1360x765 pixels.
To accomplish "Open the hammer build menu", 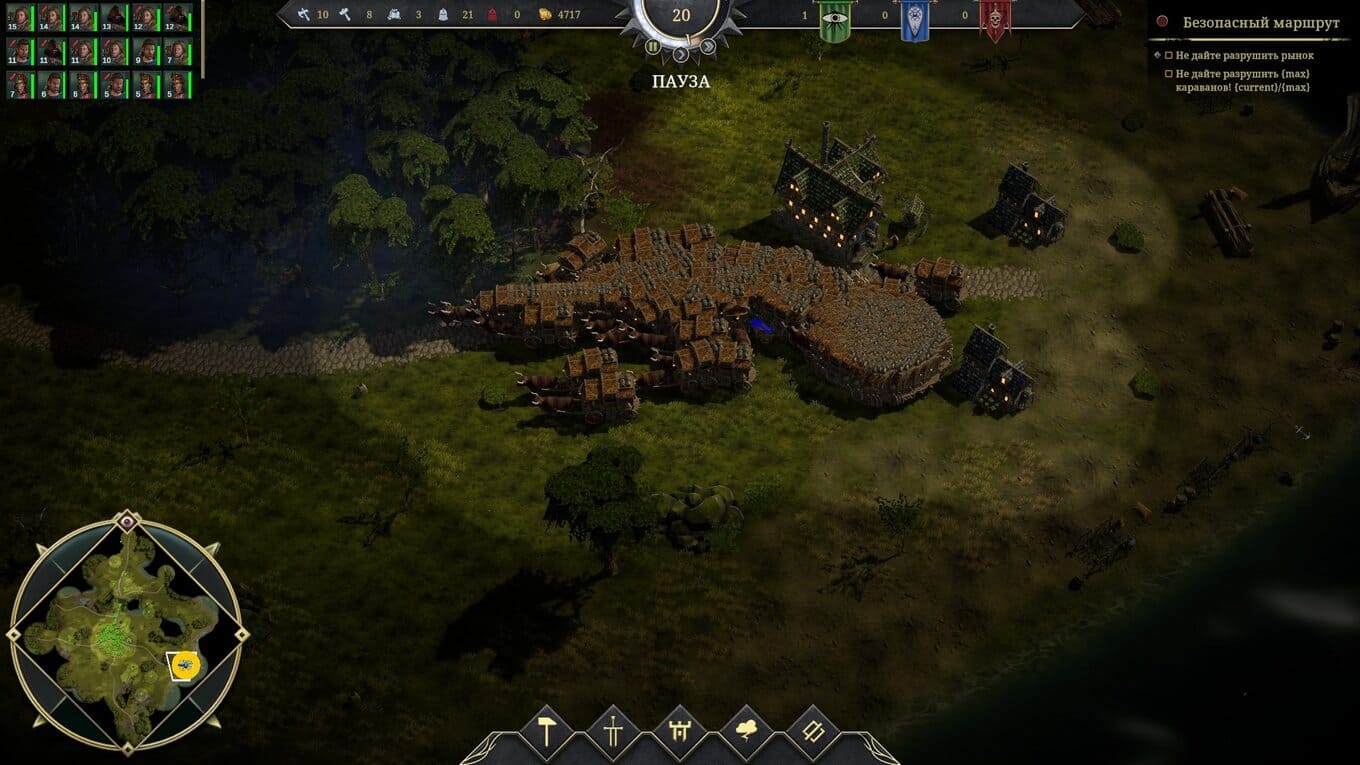I will pos(547,731).
